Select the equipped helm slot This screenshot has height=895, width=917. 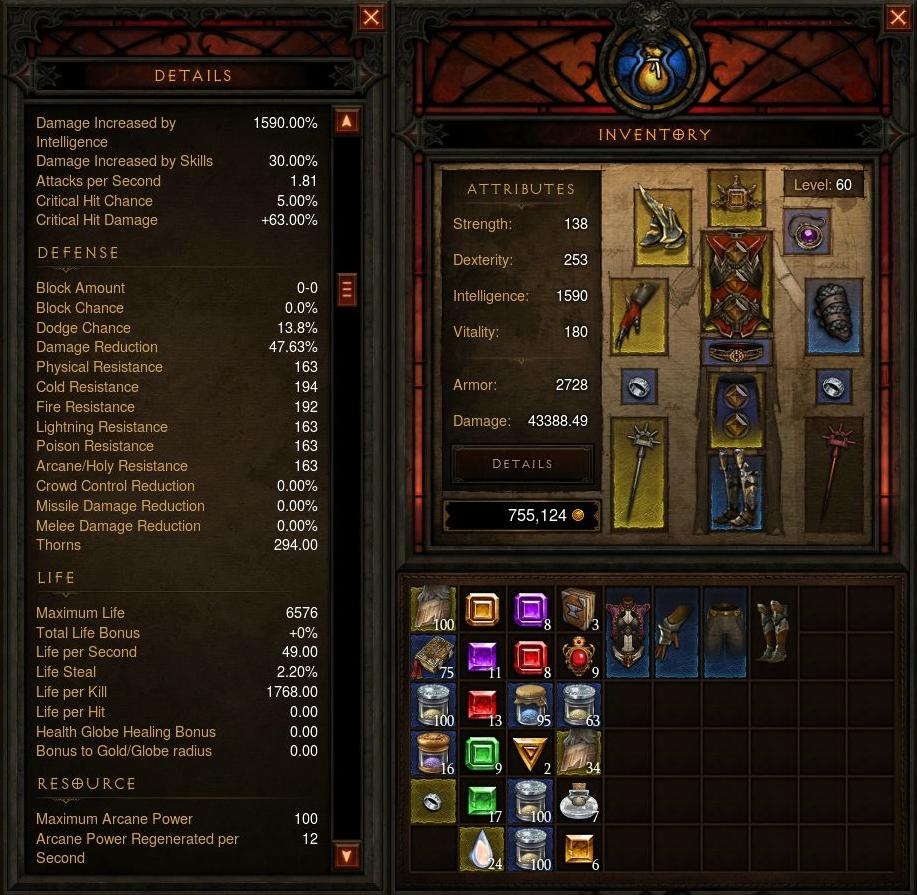click(736, 197)
